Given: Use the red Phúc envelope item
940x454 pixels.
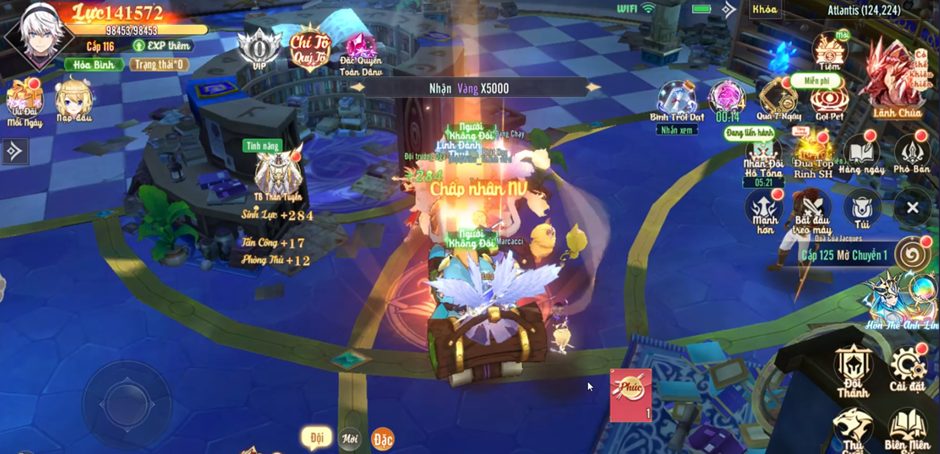Looking at the screenshot, I should (631, 393).
